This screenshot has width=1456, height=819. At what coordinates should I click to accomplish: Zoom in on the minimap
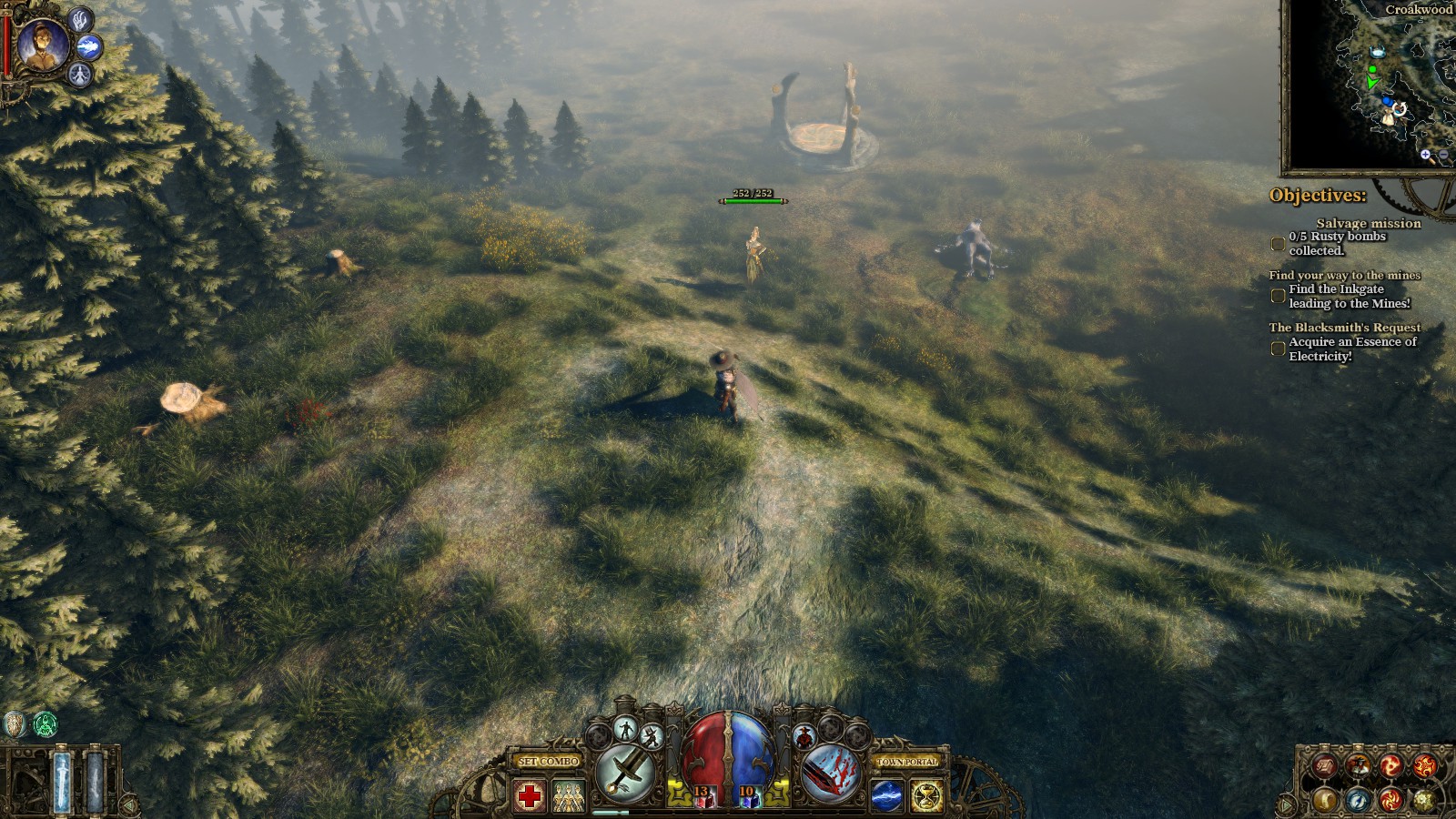[1425, 155]
